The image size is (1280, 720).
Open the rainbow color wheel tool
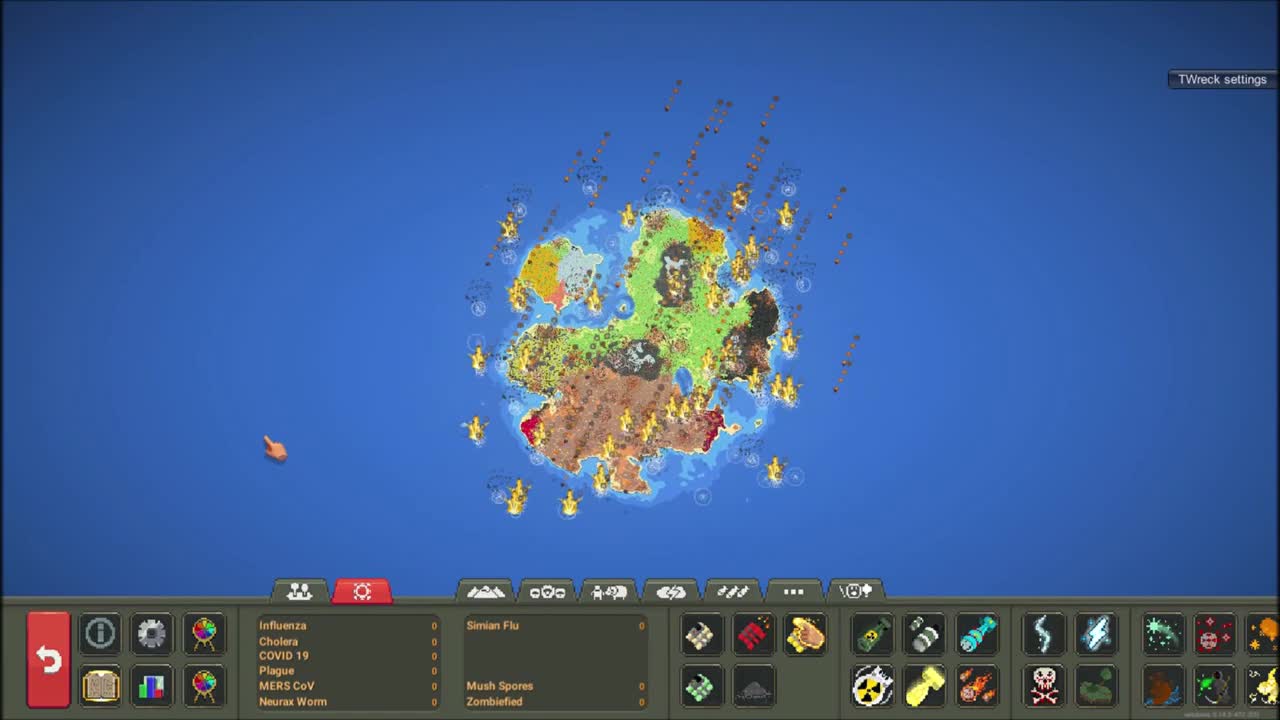pyautogui.click(x=204, y=633)
